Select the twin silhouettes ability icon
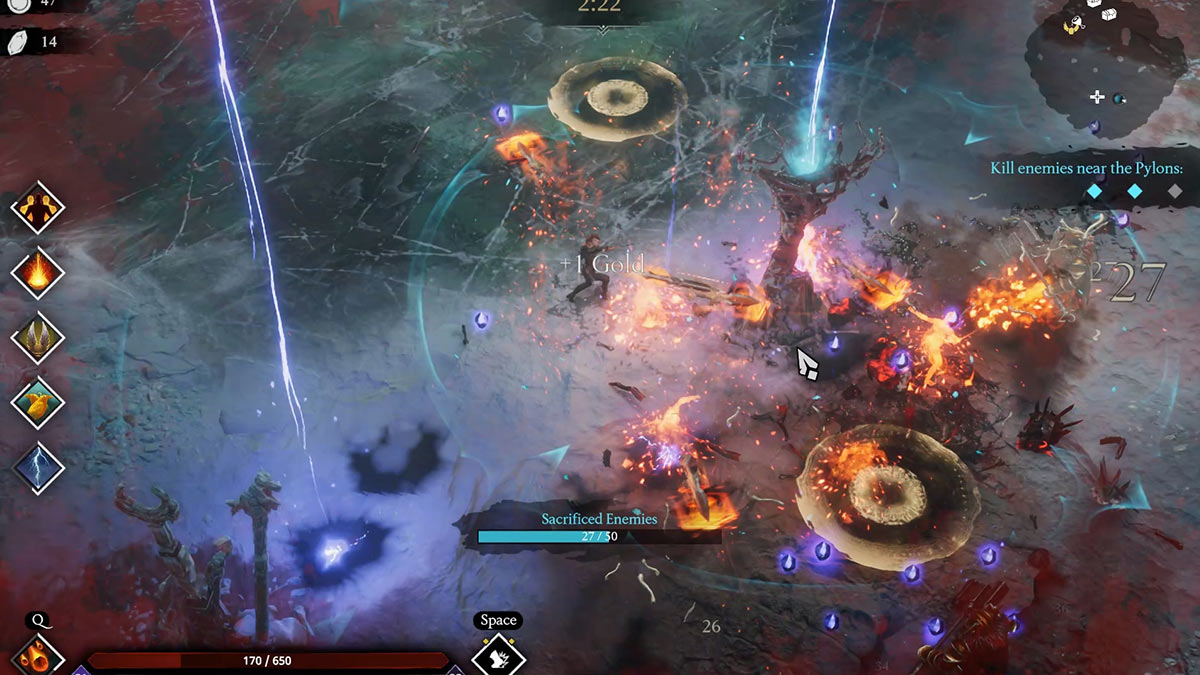 tap(38, 208)
